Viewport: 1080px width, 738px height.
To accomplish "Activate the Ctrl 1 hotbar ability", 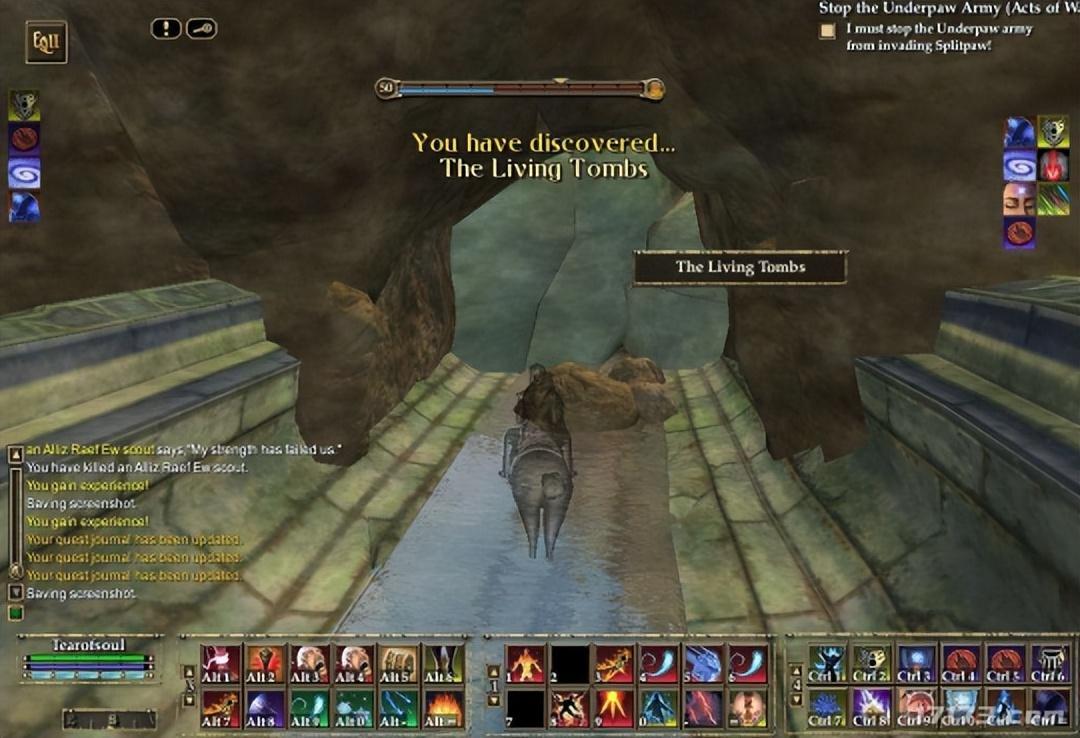I will (827, 663).
